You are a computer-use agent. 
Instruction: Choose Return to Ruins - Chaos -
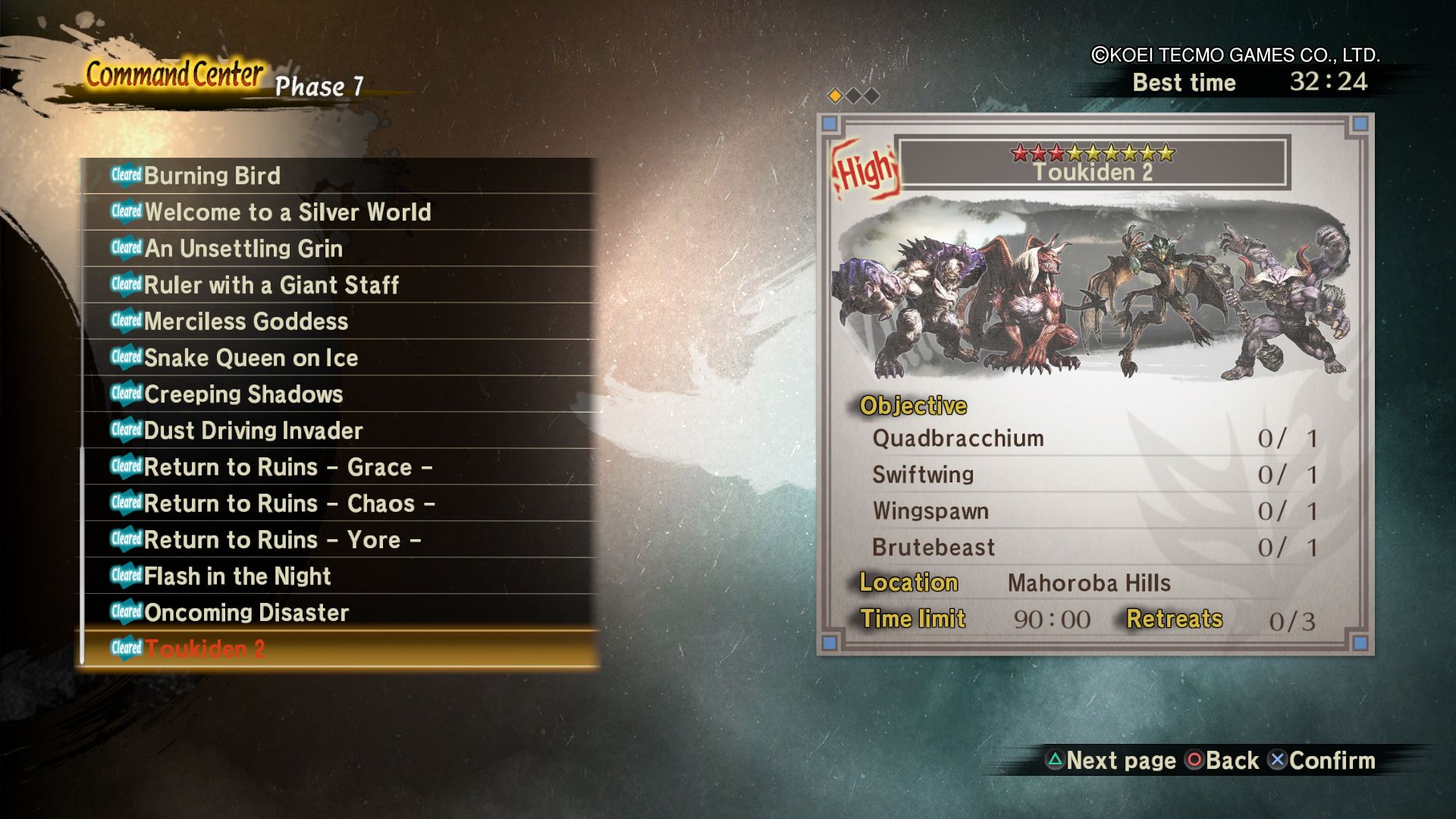[x=289, y=504]
